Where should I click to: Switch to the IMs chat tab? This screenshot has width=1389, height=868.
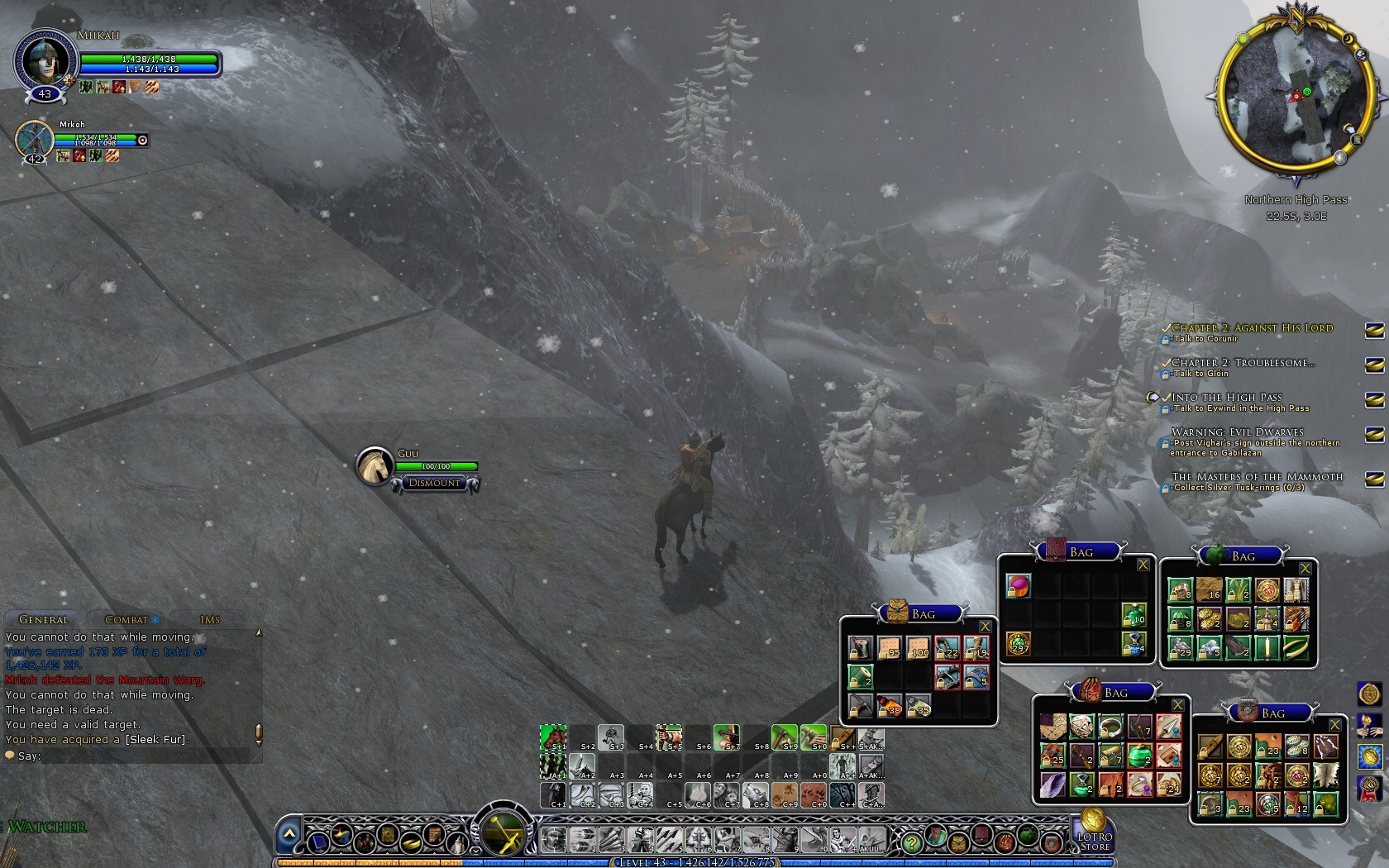coord(210,619)
